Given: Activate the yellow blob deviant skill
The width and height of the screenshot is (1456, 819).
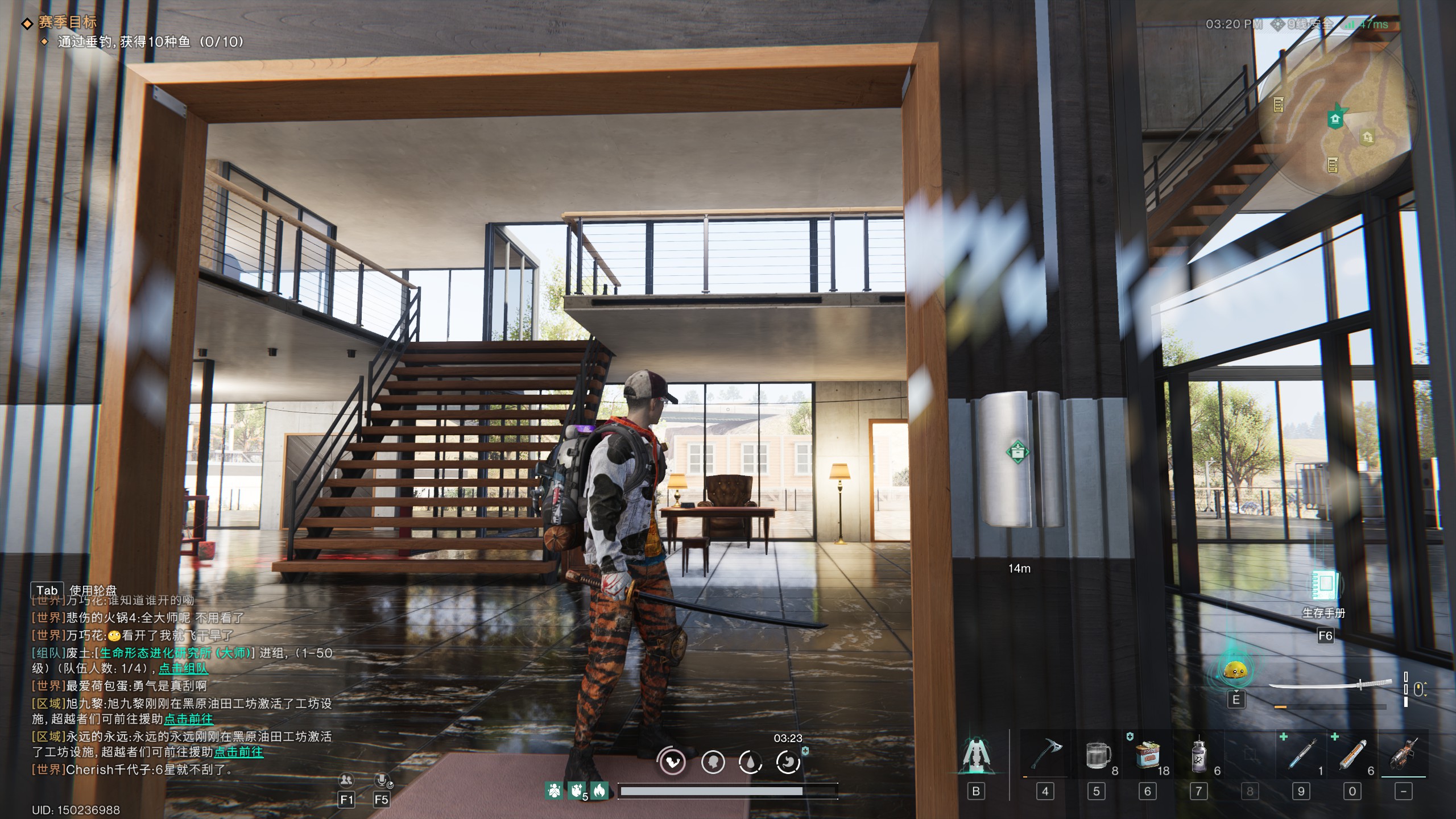Looking at the screenshot, I should (x=1235, y=672).
